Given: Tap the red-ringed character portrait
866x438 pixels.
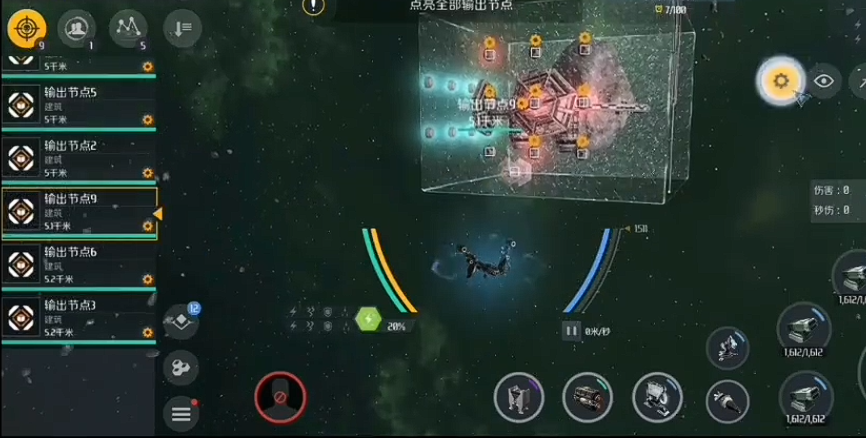Looking at the screenshot, I should coord(279,397).
